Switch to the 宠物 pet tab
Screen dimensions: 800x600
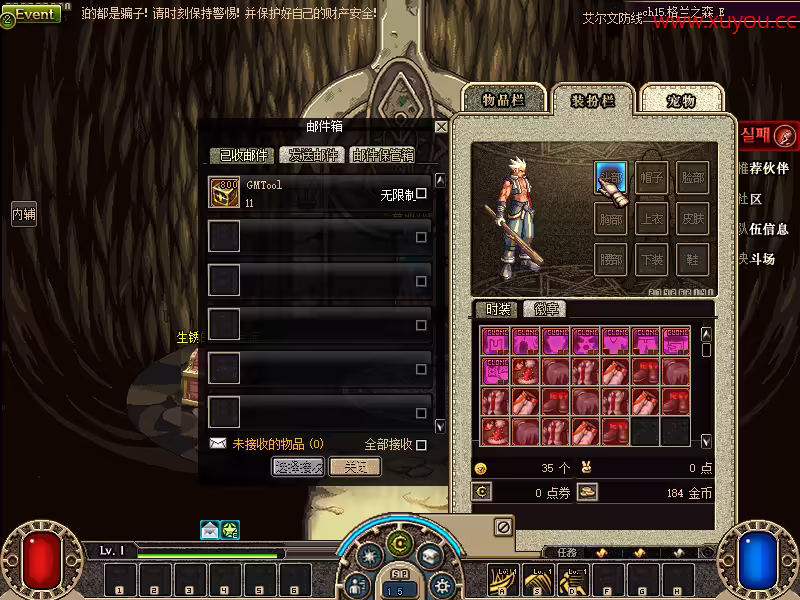tap(681, 100)
